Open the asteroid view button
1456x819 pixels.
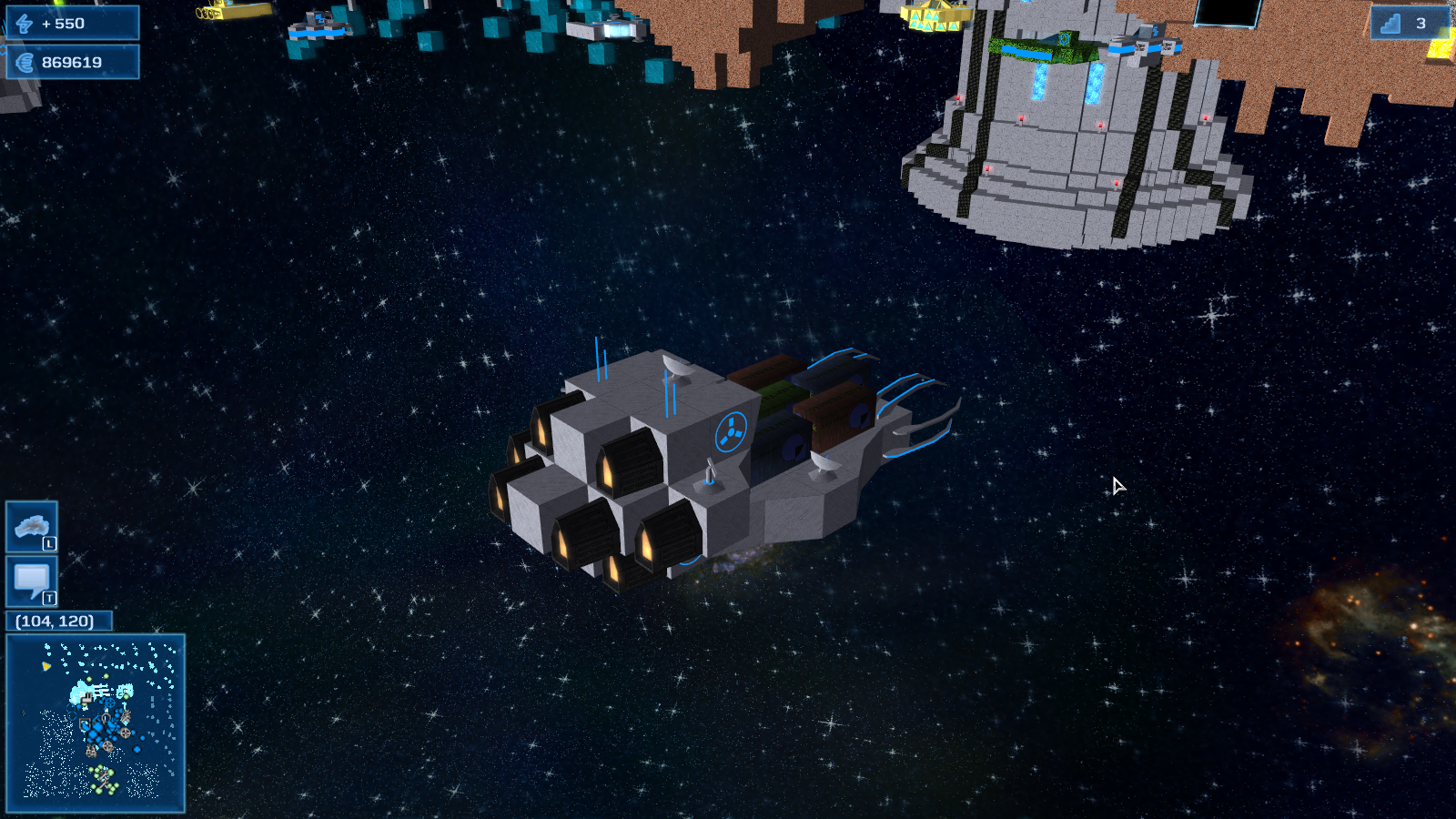(32, 527)
